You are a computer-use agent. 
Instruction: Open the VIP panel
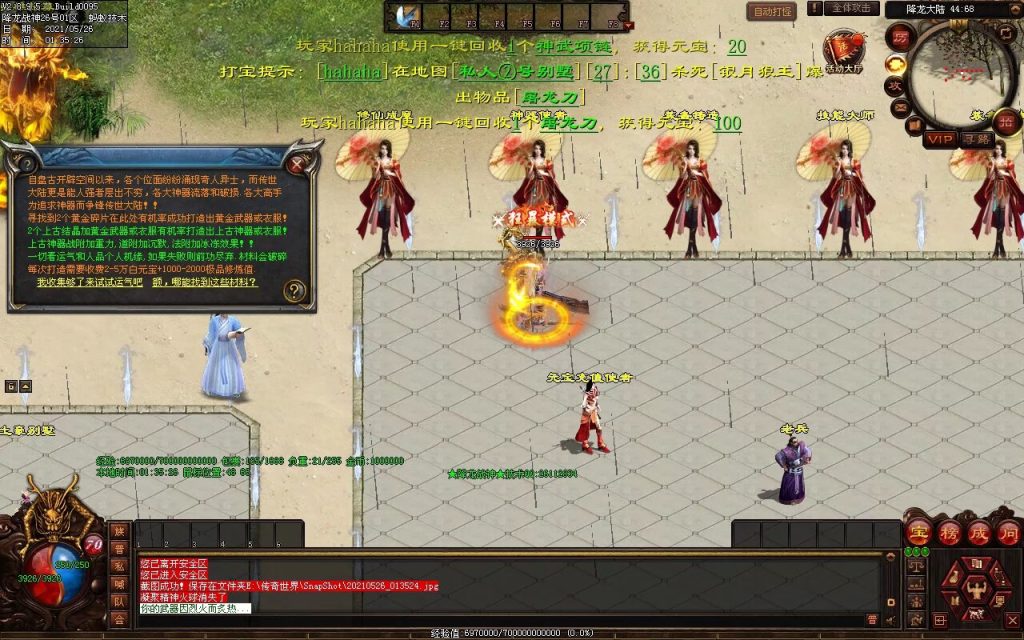pyautogui.click(x=938, y=140)
